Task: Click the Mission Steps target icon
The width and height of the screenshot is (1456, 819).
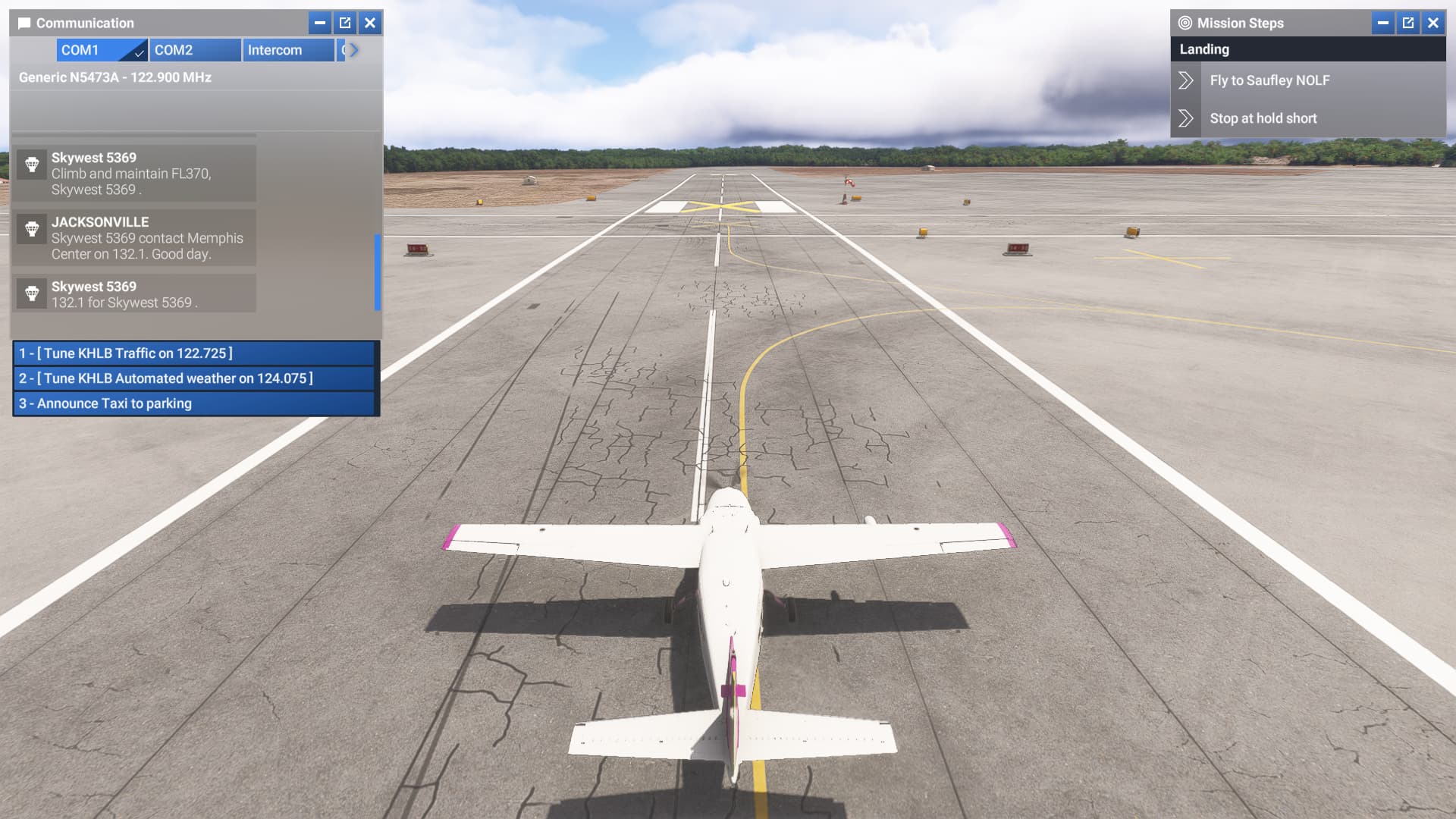Action: pos(1185,23)
